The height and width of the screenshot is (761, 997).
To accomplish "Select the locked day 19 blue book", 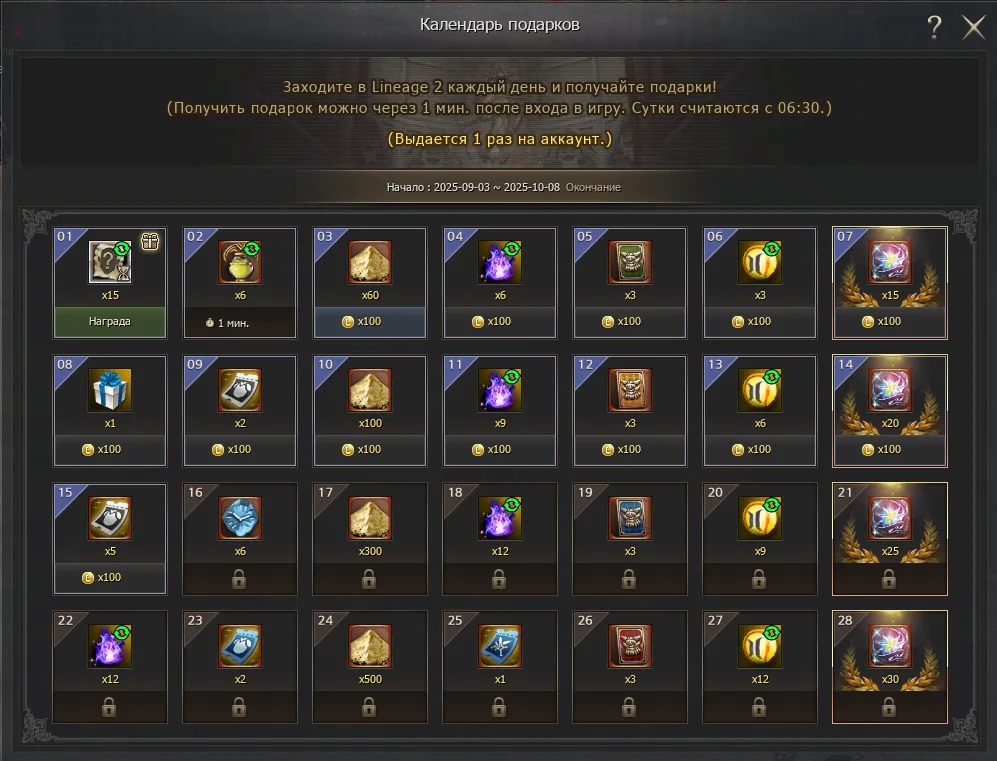I will click(630, 518).
